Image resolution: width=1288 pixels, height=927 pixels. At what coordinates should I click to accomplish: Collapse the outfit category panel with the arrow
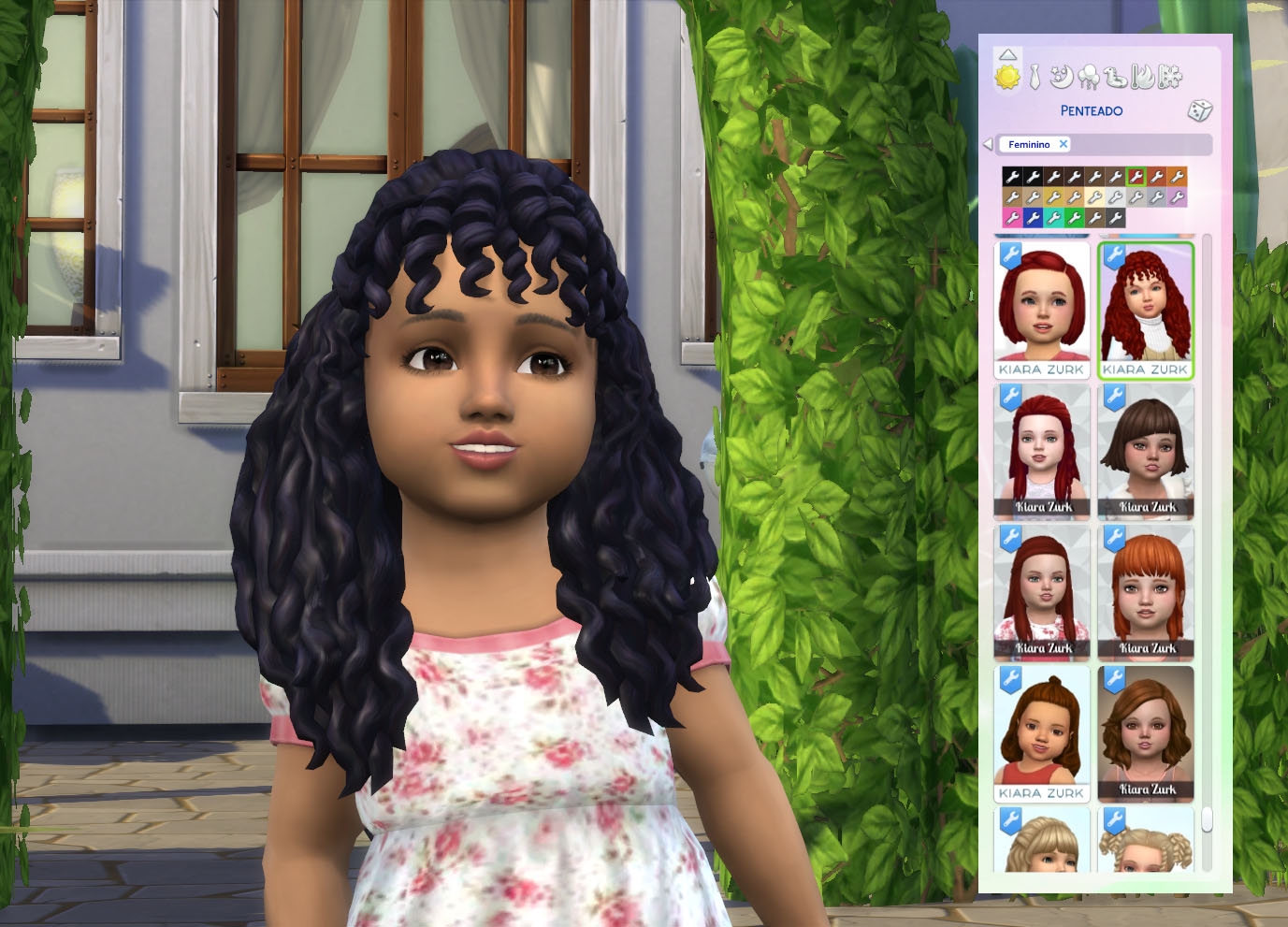click(1008, 54)
